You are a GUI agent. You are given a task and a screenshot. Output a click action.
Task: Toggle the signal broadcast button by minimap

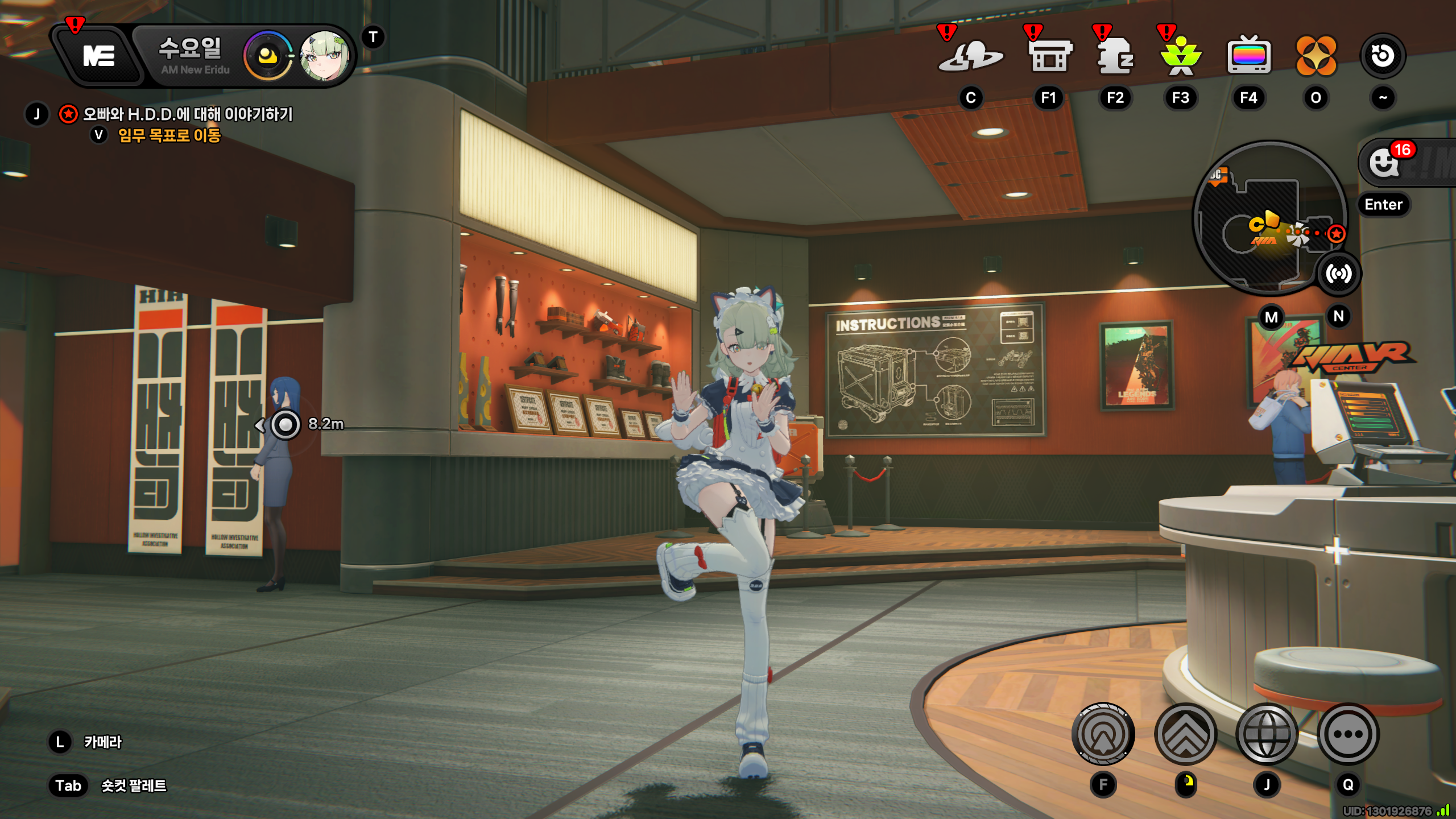pyautogui.click(x=1339, y=274)
